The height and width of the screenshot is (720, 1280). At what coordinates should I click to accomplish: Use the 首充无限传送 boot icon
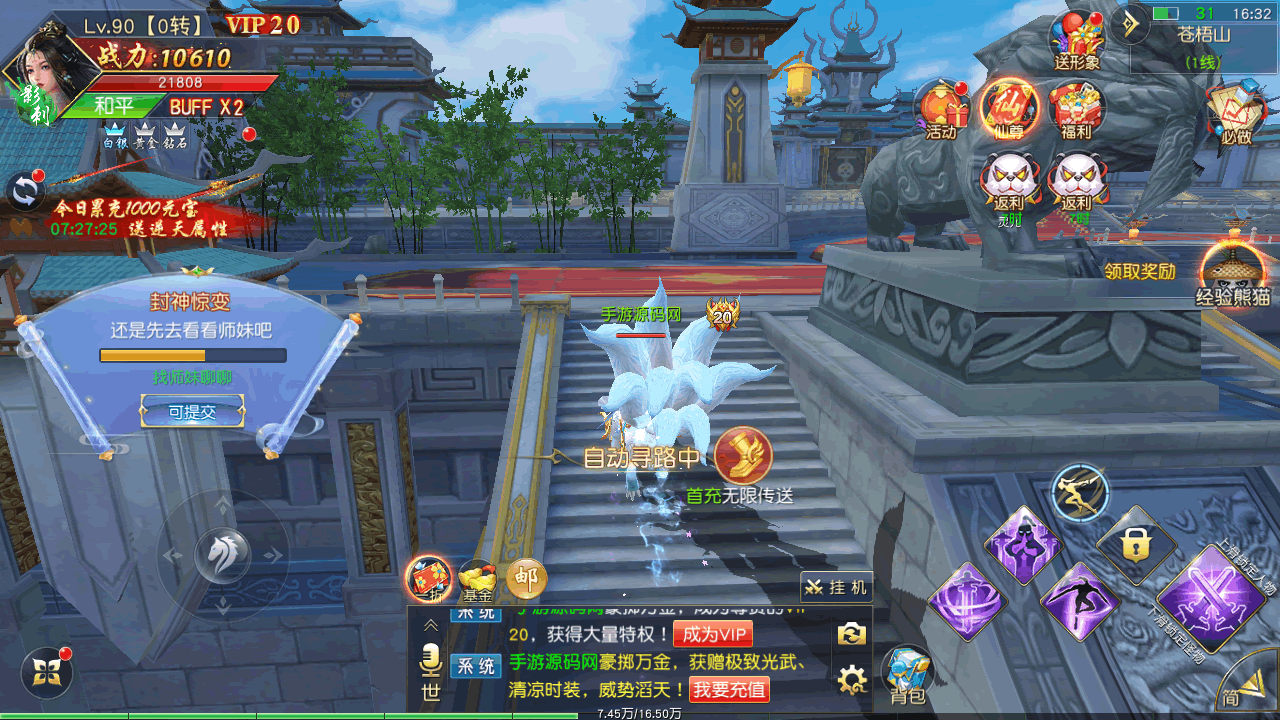742,456
